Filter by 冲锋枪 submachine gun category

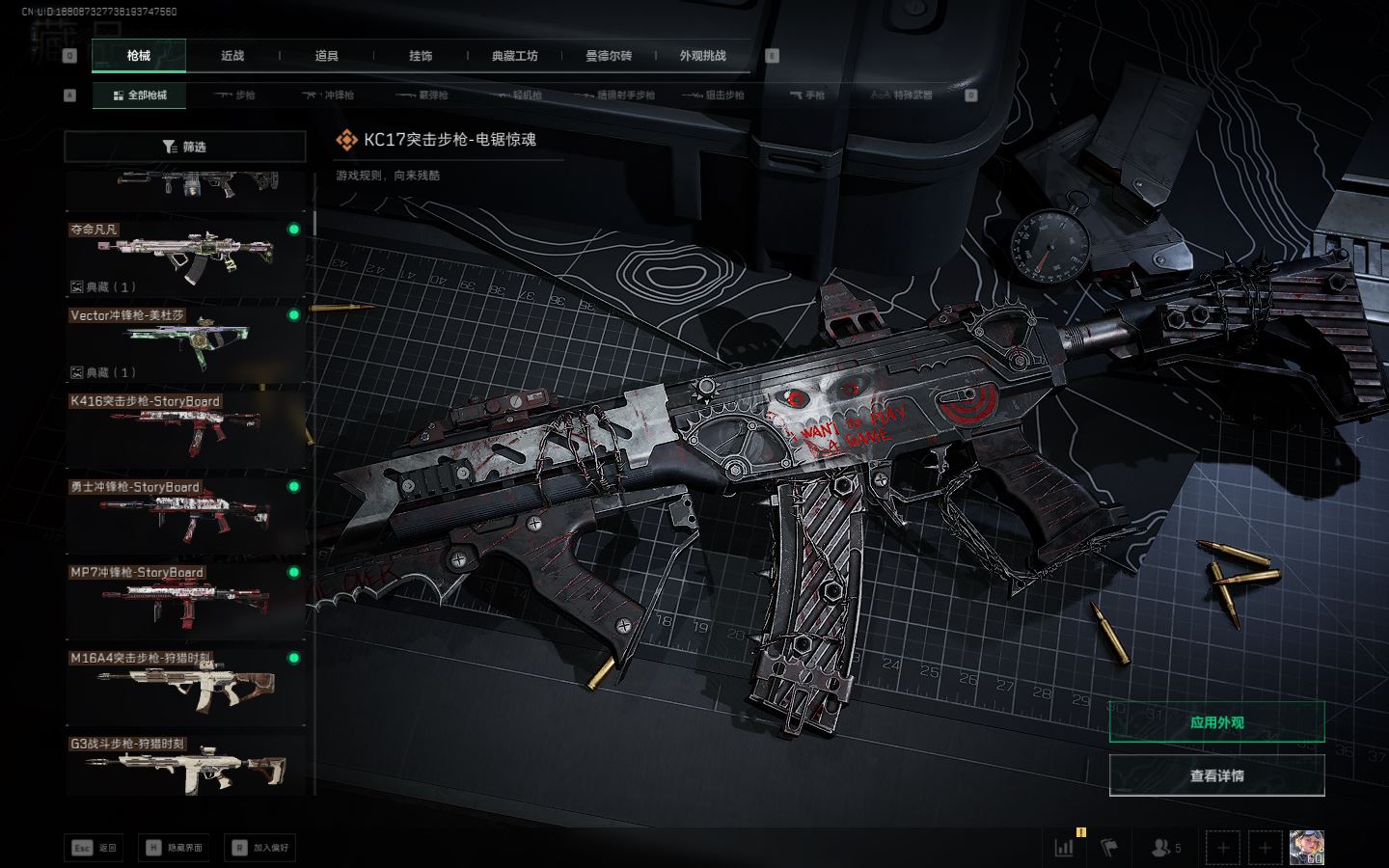click(328, 95)
